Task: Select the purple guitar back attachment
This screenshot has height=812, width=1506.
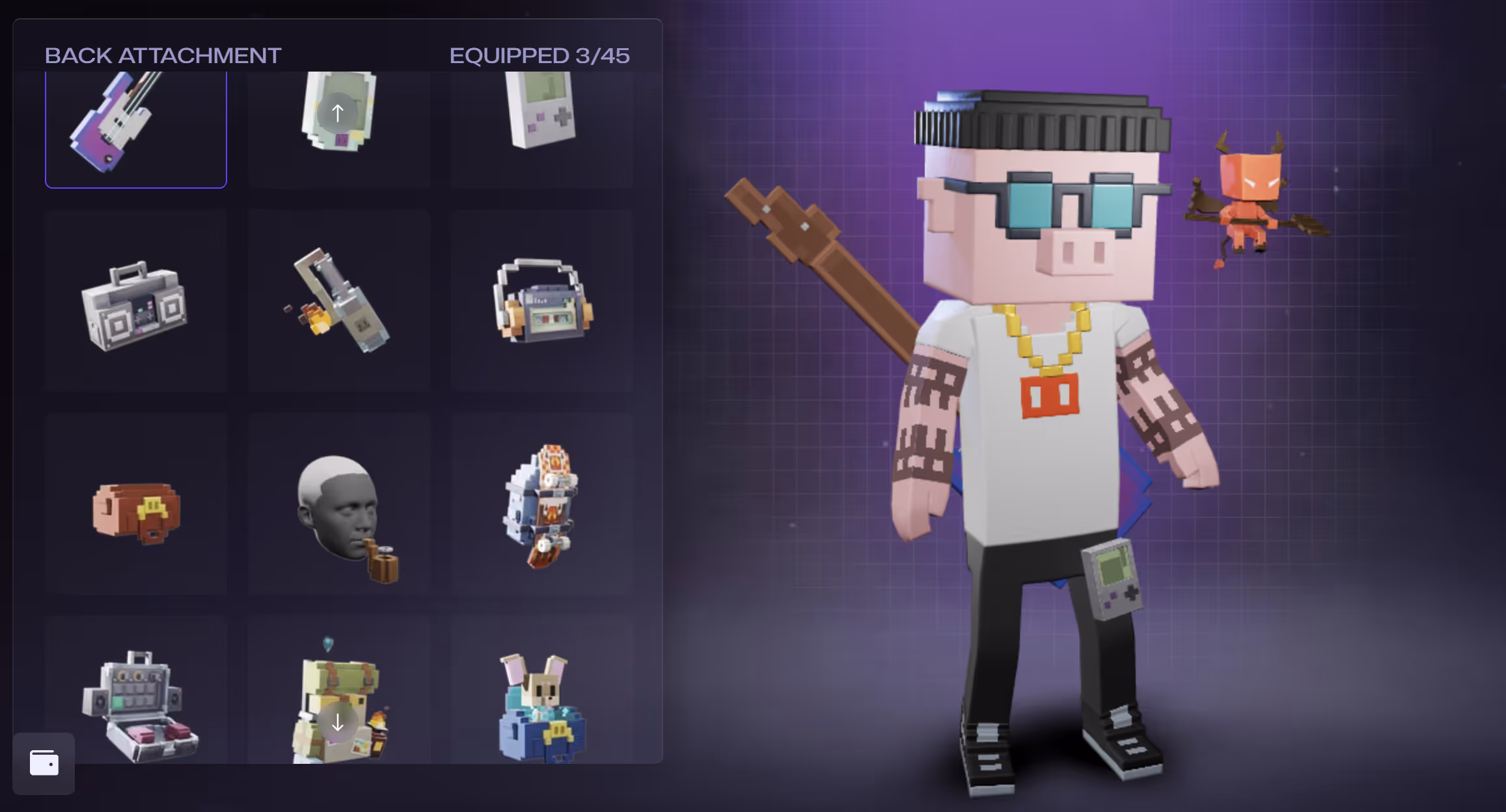Action: click(x=135, y=127)
